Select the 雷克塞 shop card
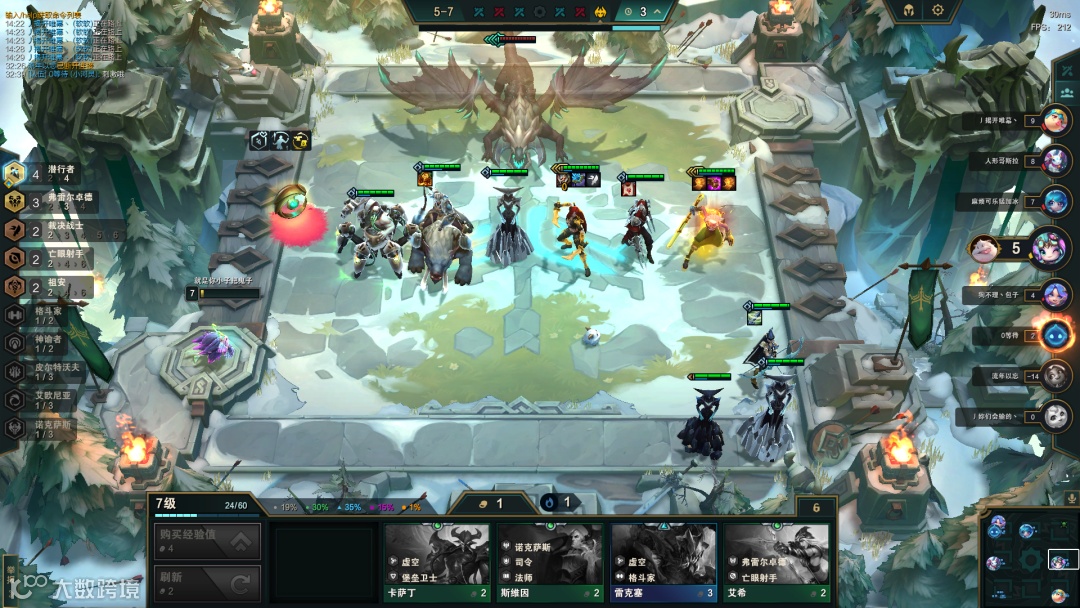 click(x=663, y=562)
